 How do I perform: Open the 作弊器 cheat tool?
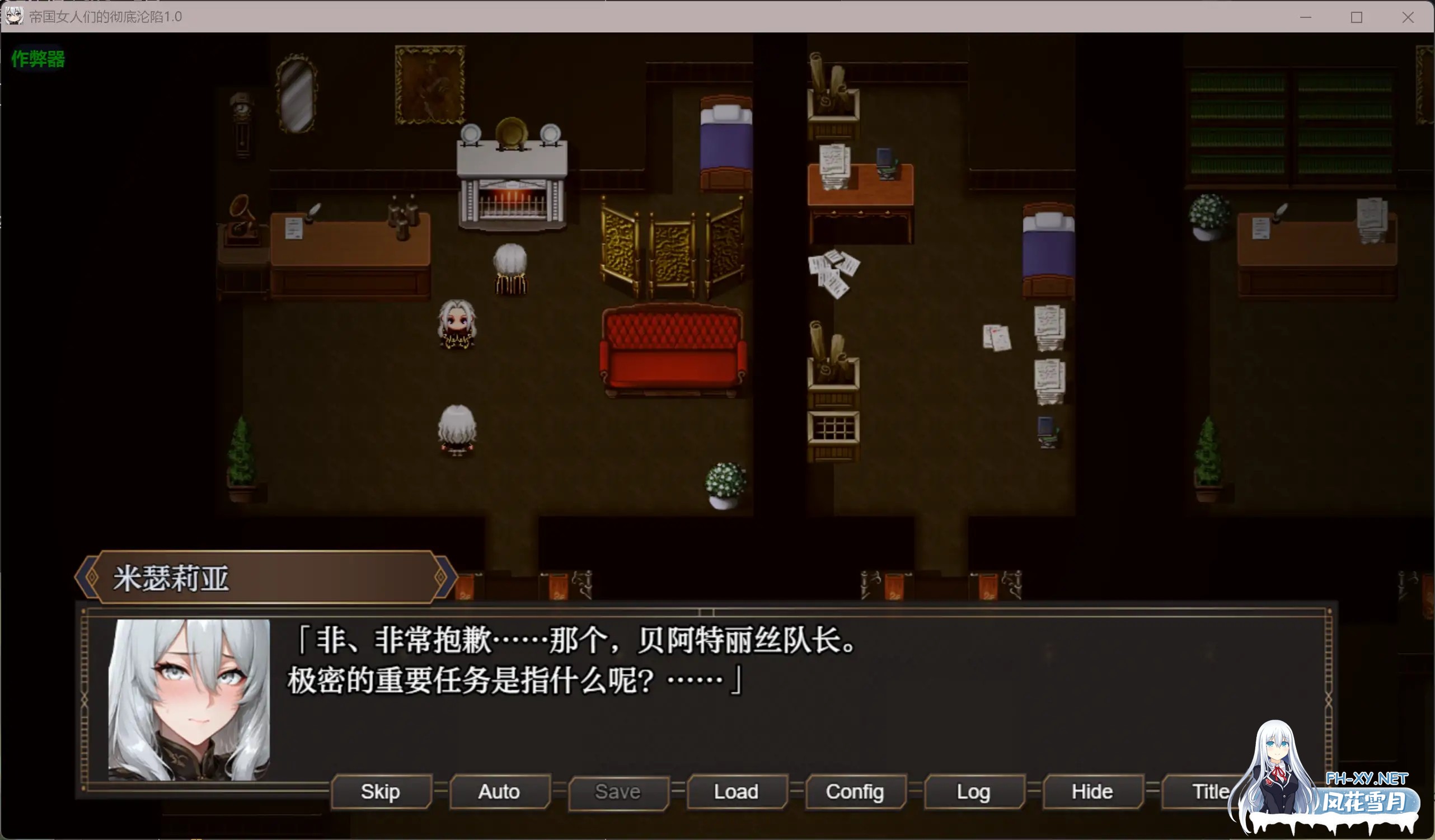(36, 58)
